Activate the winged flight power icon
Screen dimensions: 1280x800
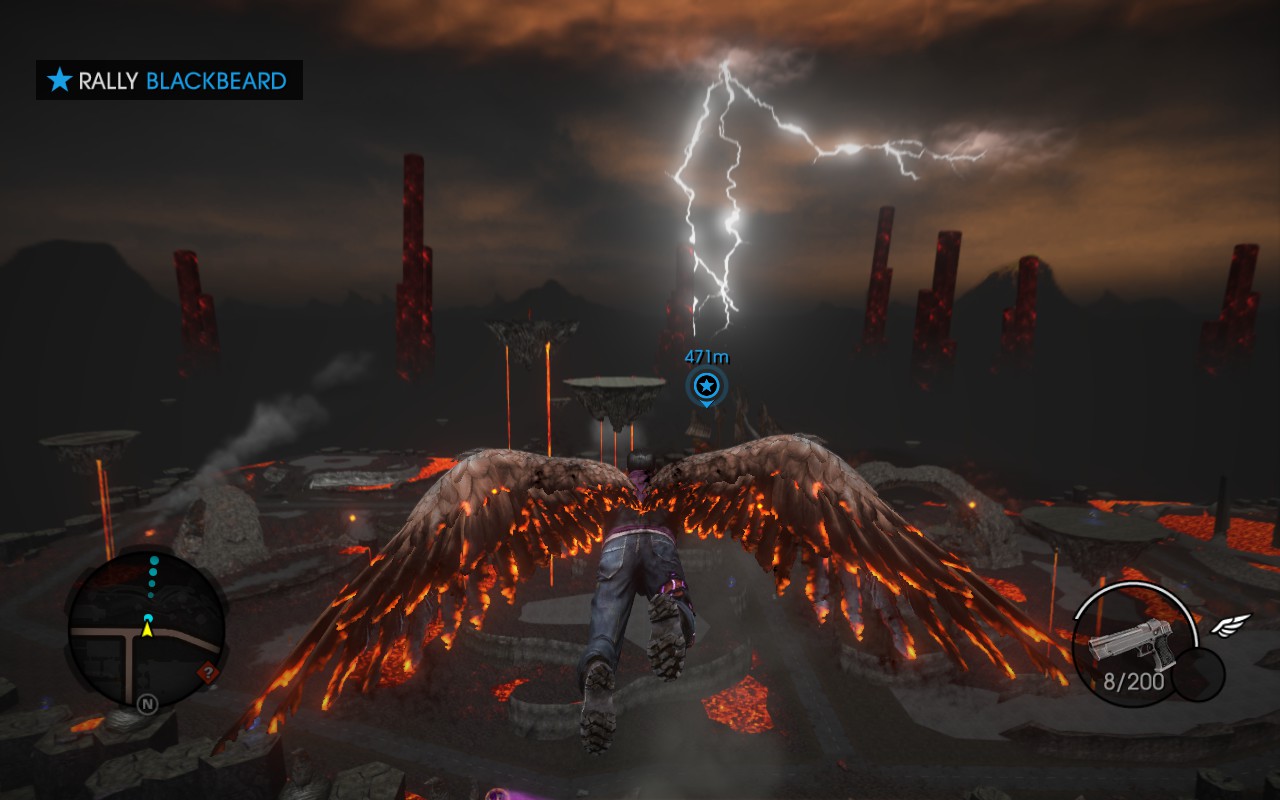1231,626
